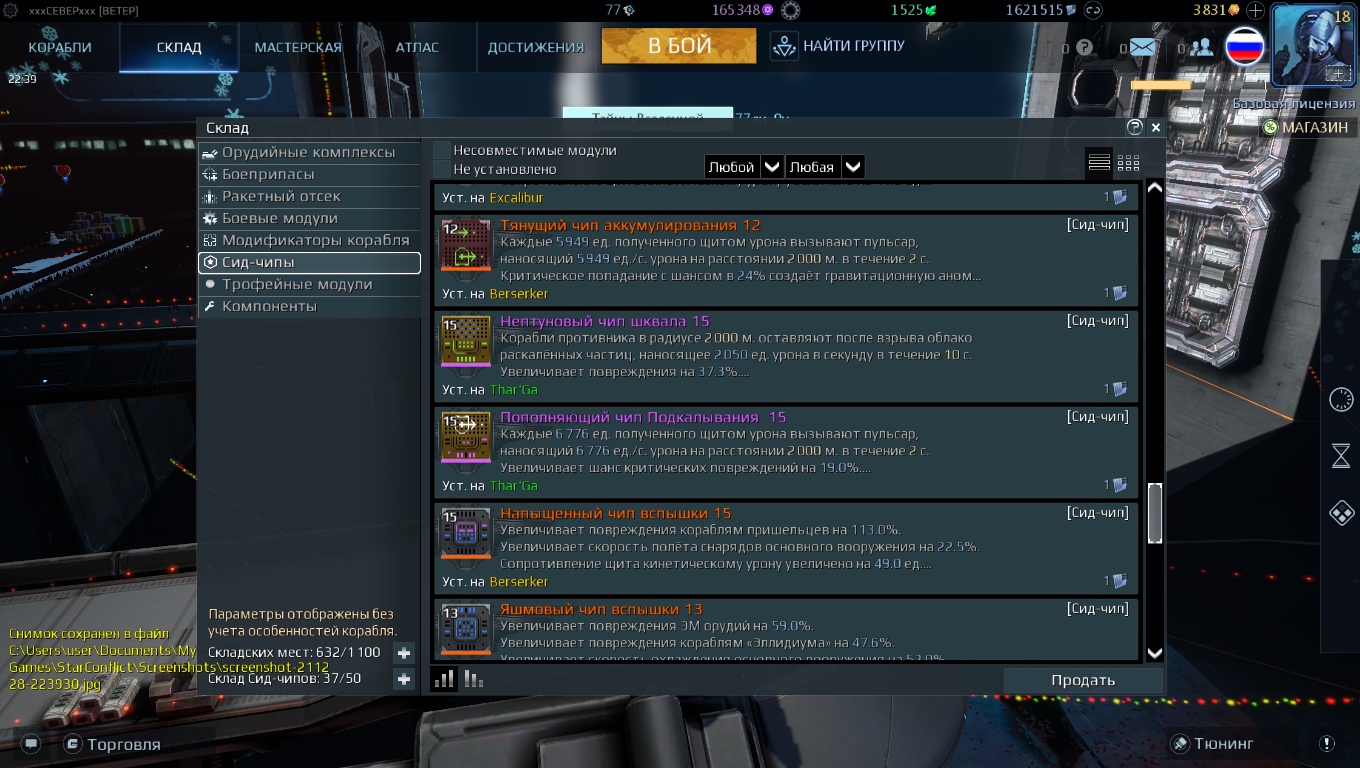
Task: Open the Магазин shop
Action: (1305, 127)
